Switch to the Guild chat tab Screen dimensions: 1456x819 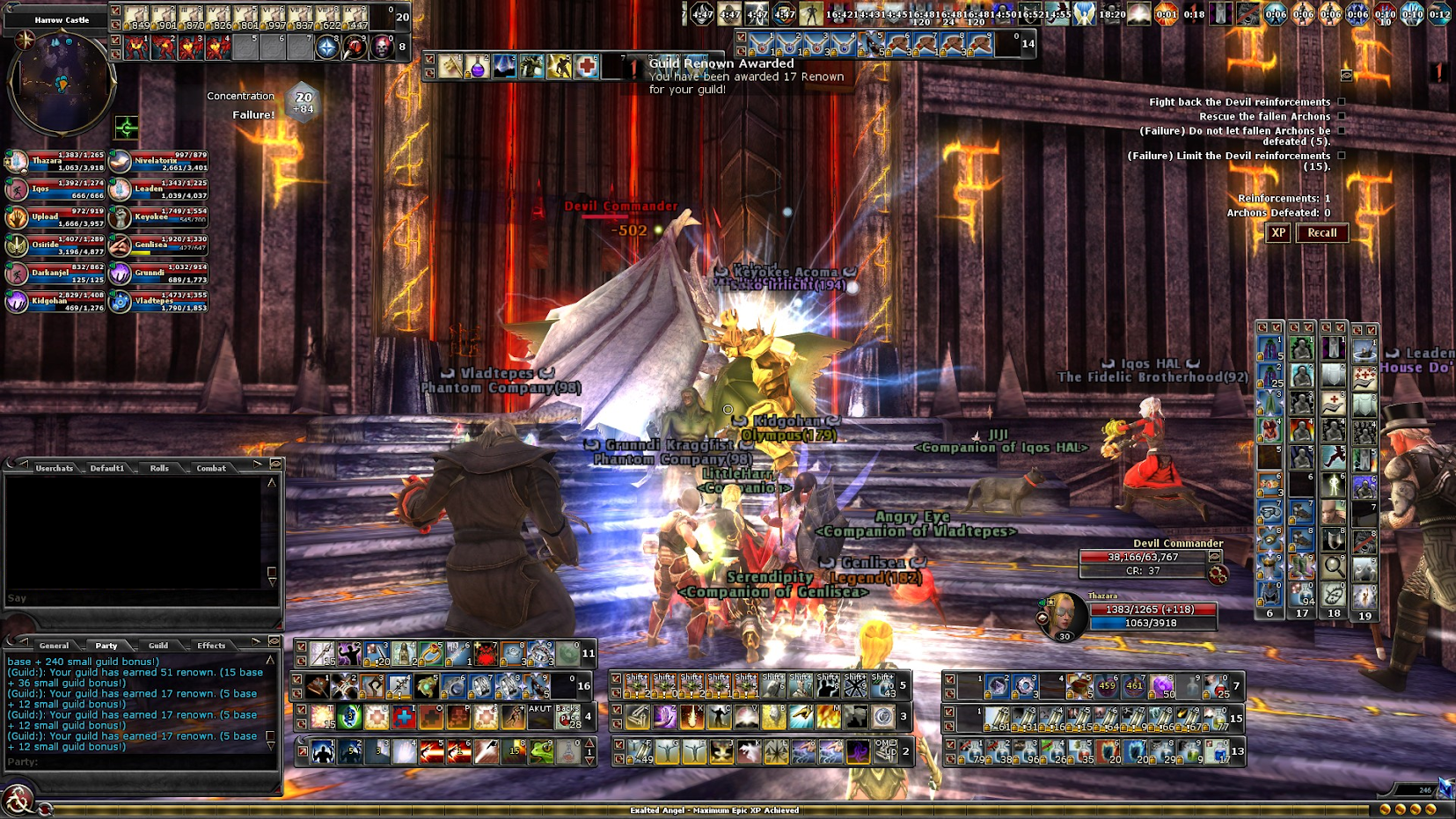coord(158,646)
